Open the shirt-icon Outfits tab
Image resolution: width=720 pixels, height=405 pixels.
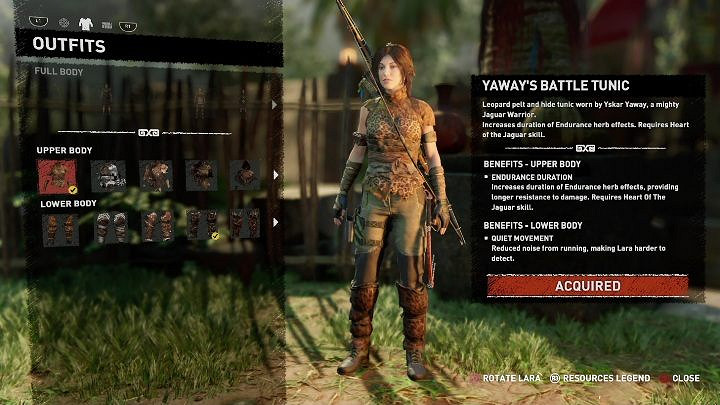(86, 22)
